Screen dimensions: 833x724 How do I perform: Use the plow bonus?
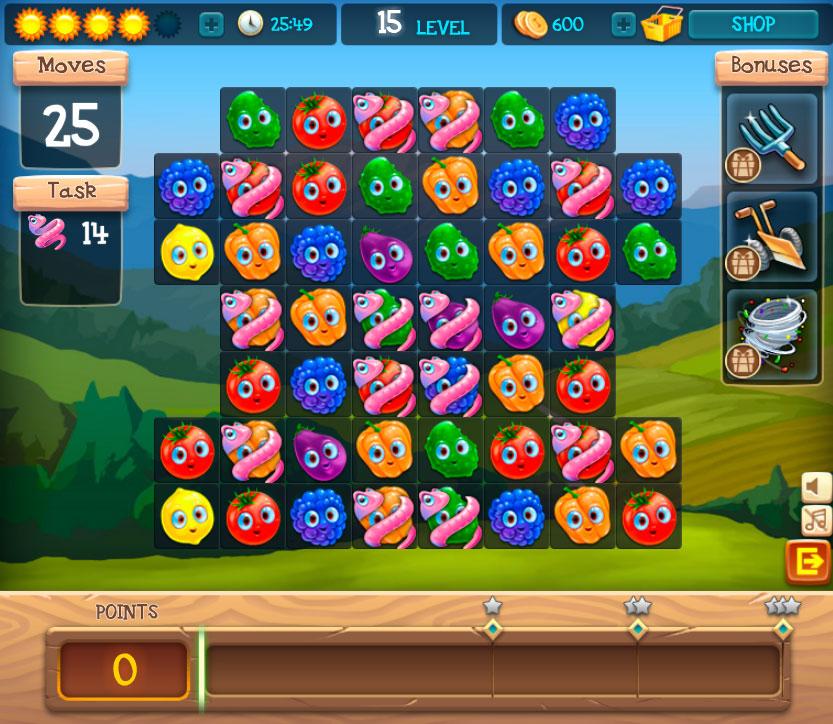(x=772, y=236)
